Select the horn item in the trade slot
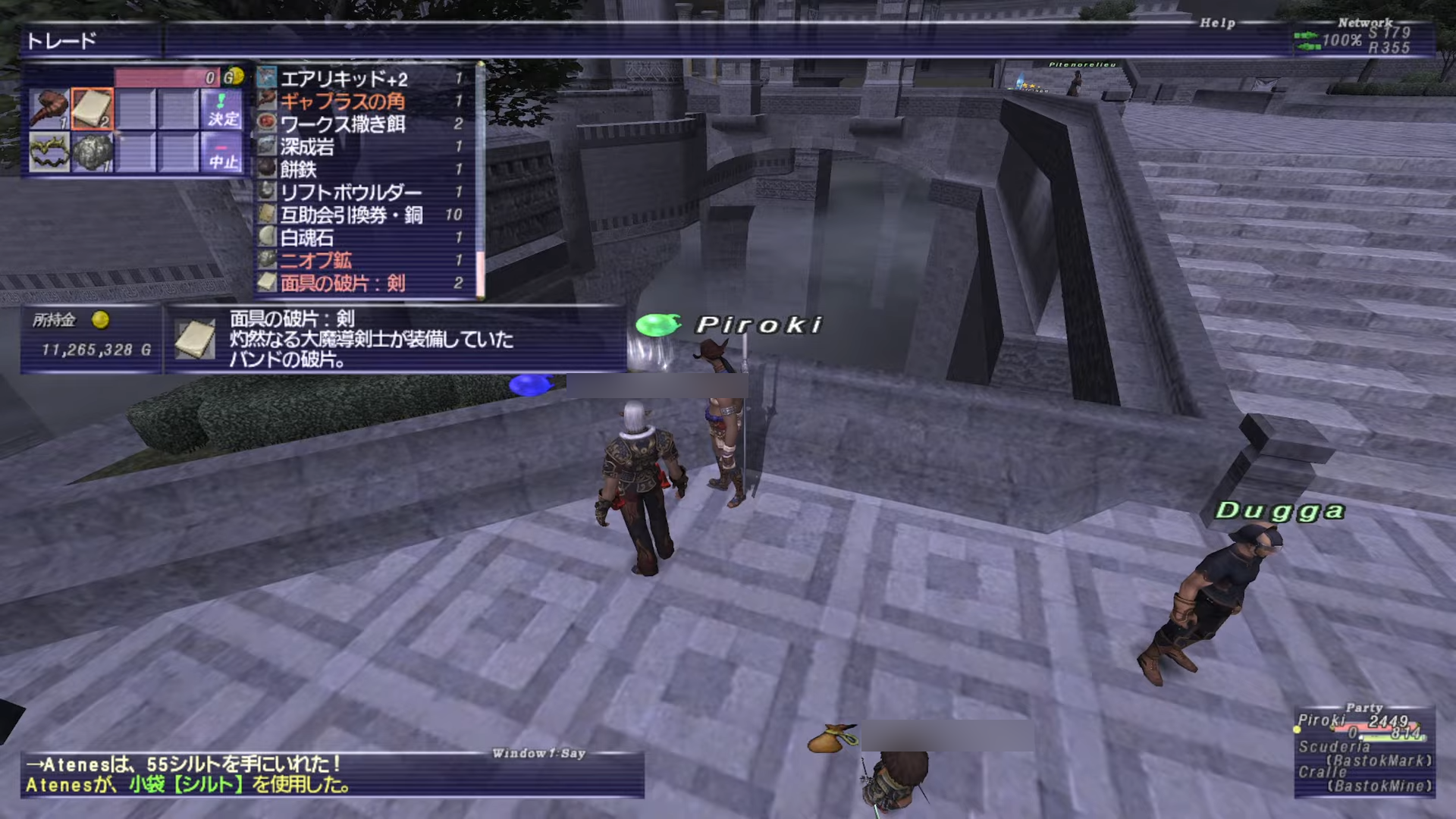The width and height of the screenshot is (1456, 819). [49, 109]
